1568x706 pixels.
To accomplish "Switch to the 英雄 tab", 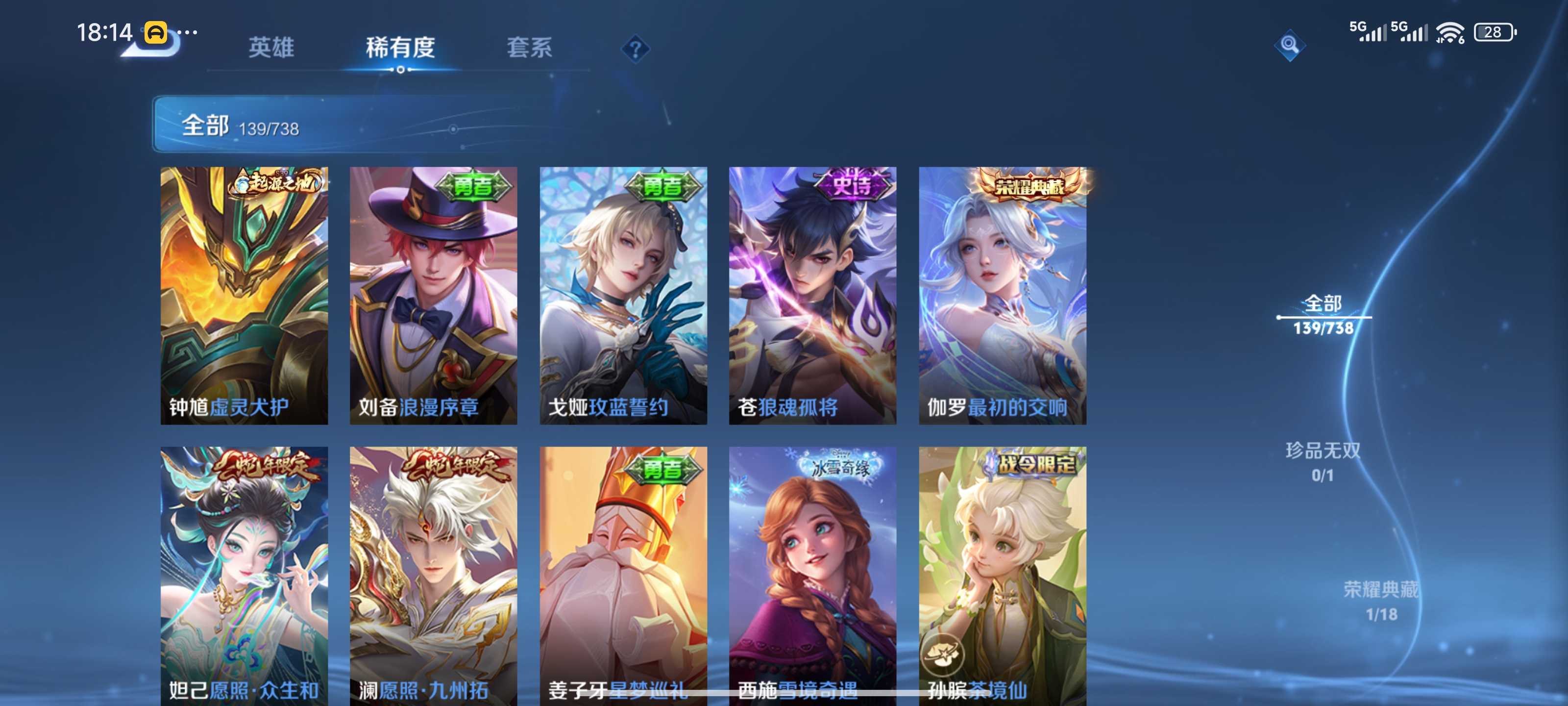I will [271, 48].
